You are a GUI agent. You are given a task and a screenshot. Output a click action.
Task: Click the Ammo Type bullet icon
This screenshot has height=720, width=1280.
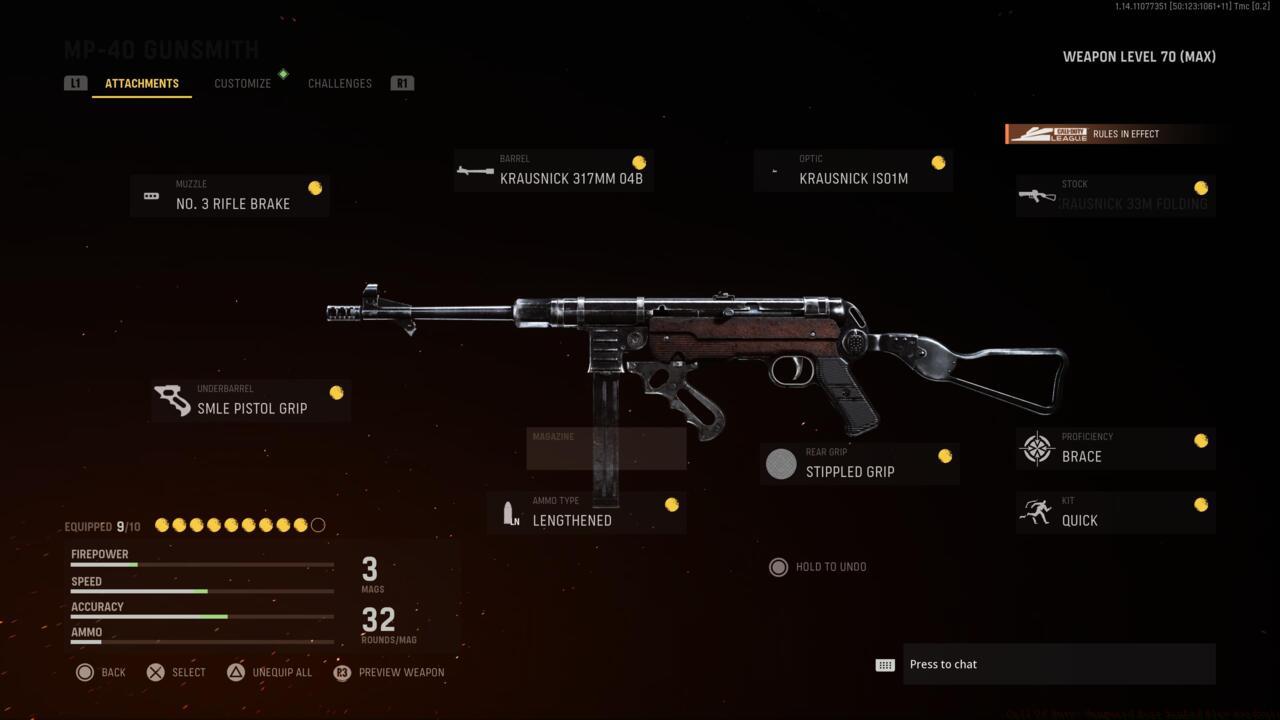(510, 512)
